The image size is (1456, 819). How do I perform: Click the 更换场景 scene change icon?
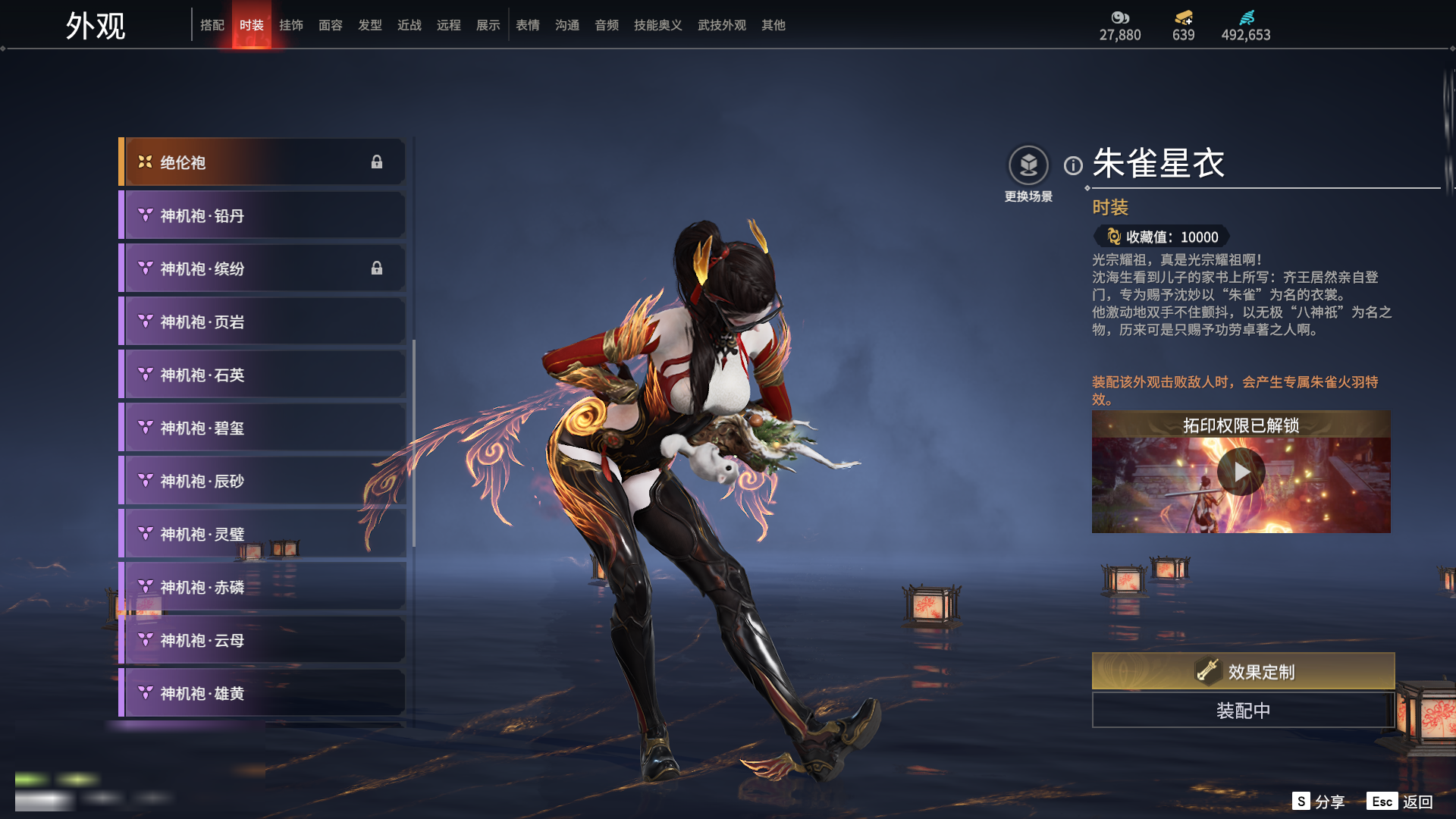tap(1028, 165)
